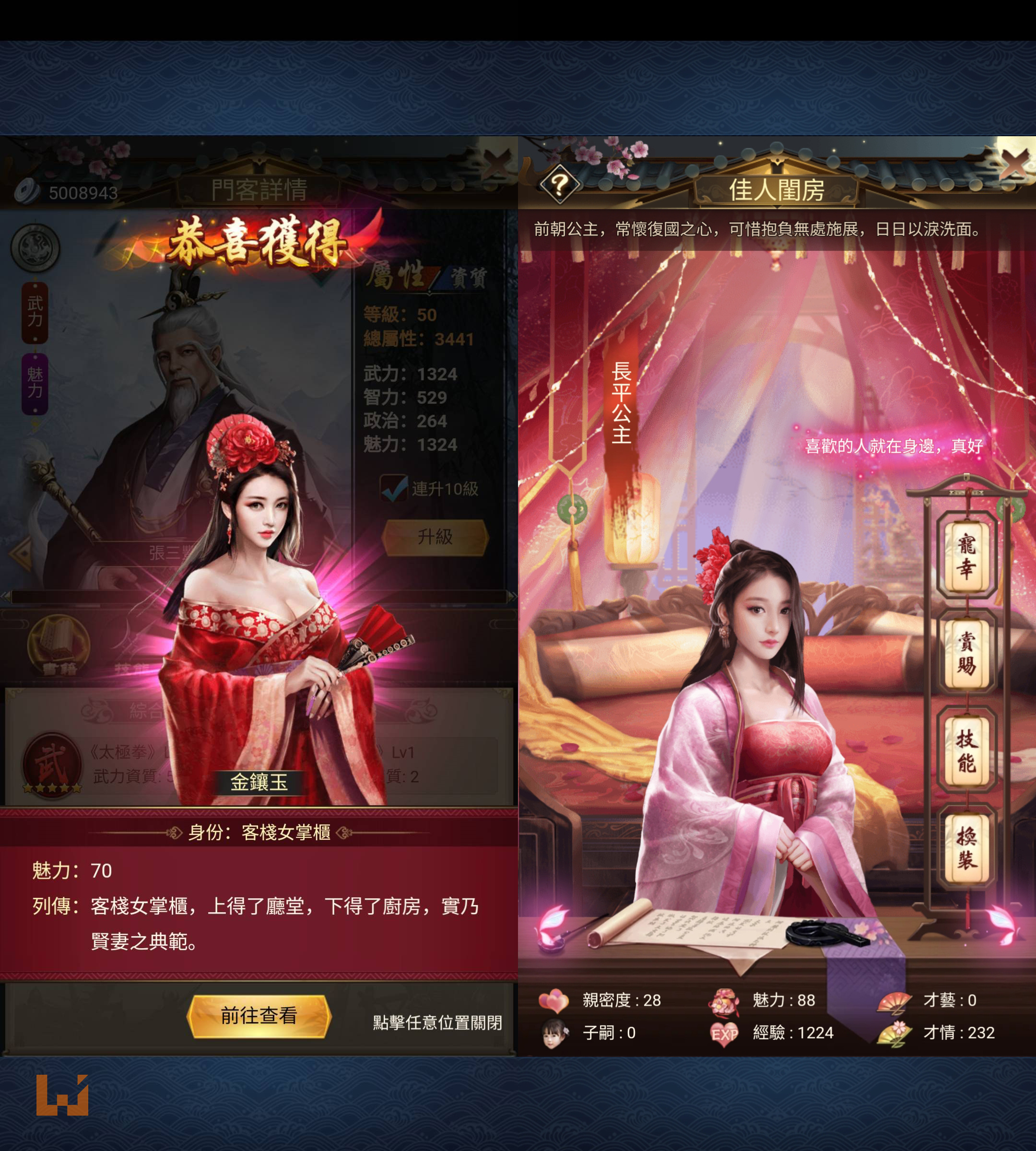Open the 寵幸 lantern option
The width and height of the screenshot is (1036, 1151).
(966, 556)
